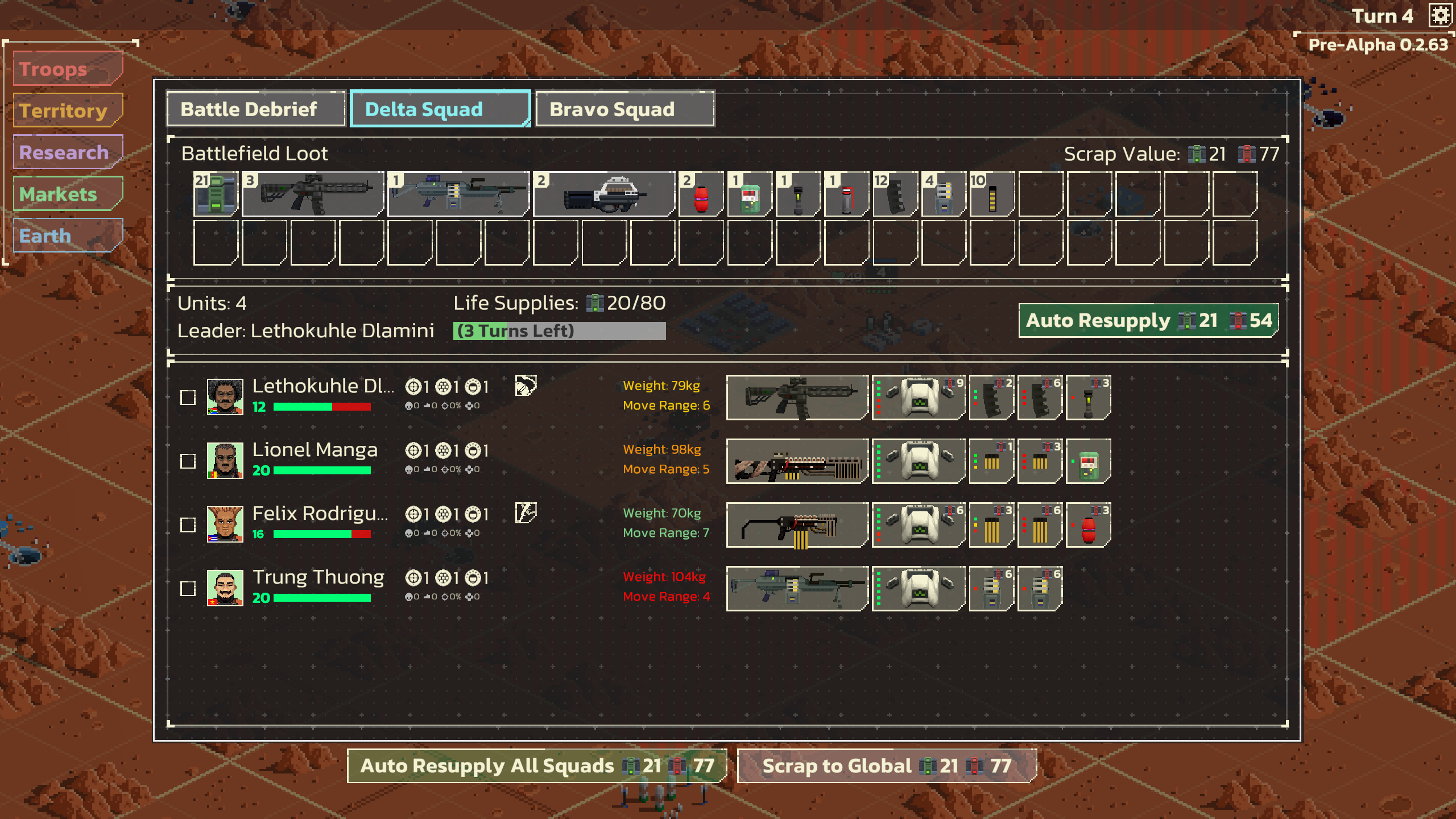This screenshot has height=819, width=1456.
Task: Switch to the Battle Debrief tab
Action: pos(254,109)
